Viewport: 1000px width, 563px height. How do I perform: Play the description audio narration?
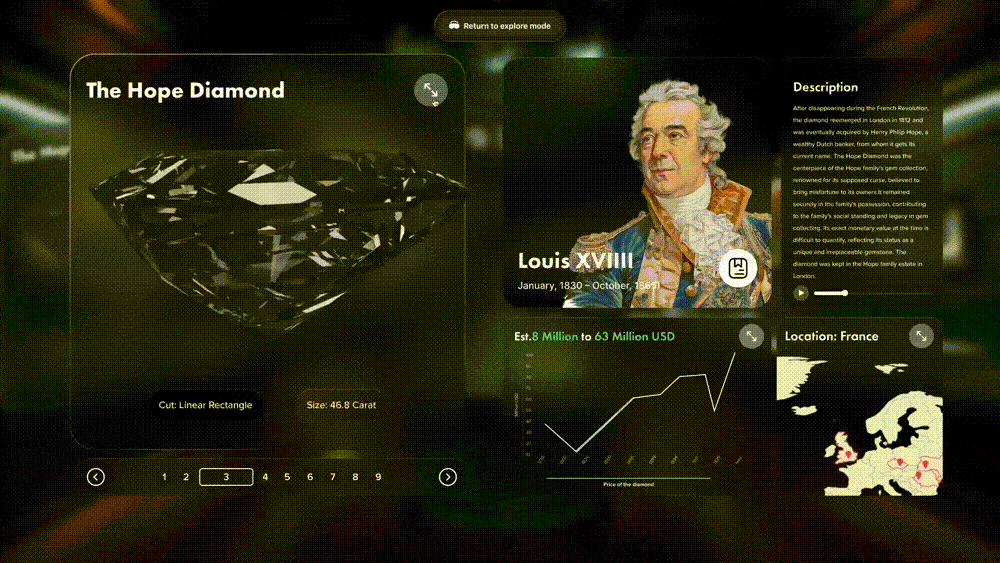point(801,293)
